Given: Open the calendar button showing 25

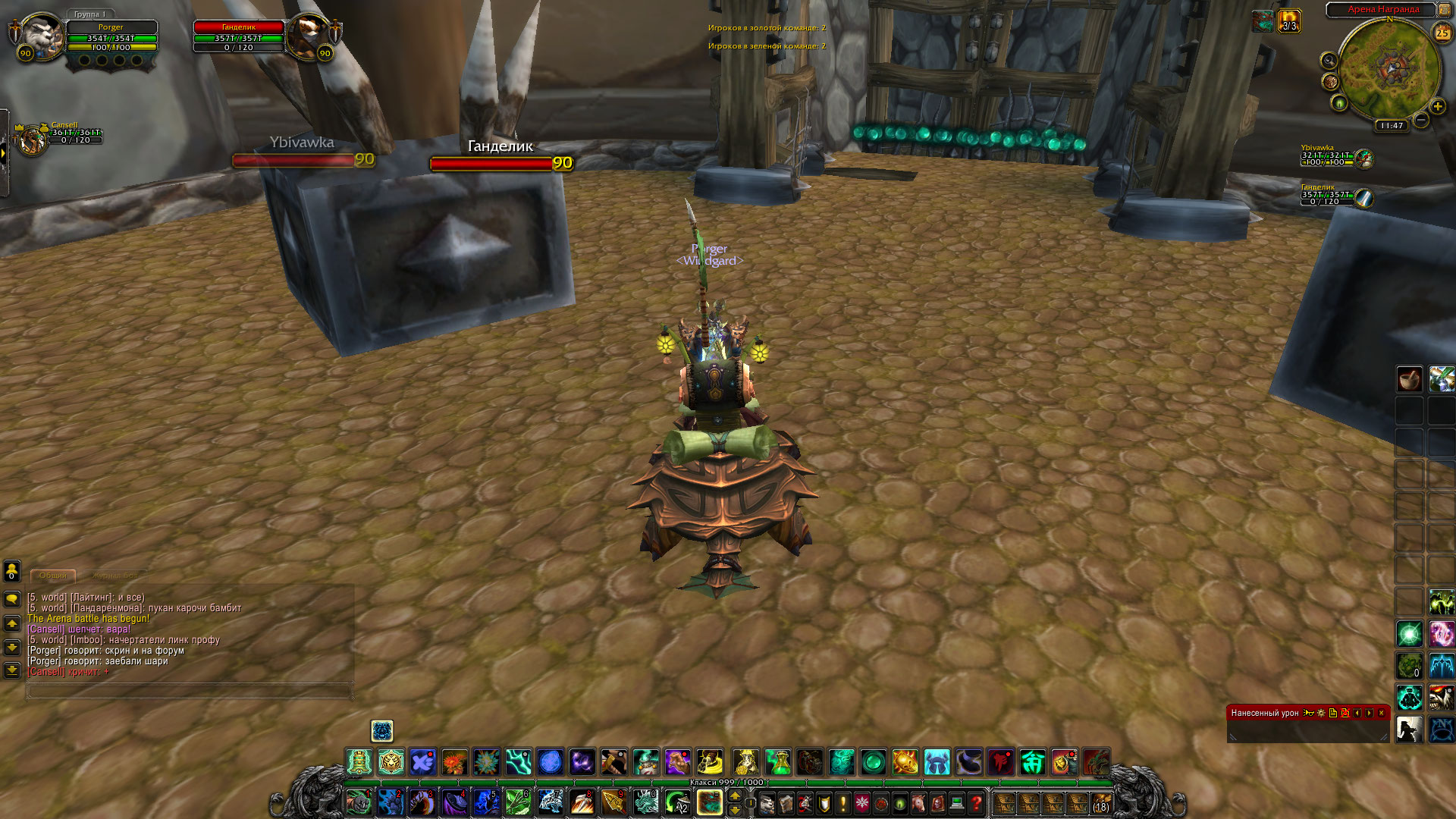Looking at the screenshot, I should pyautogui.click(x=1442, y=33).
